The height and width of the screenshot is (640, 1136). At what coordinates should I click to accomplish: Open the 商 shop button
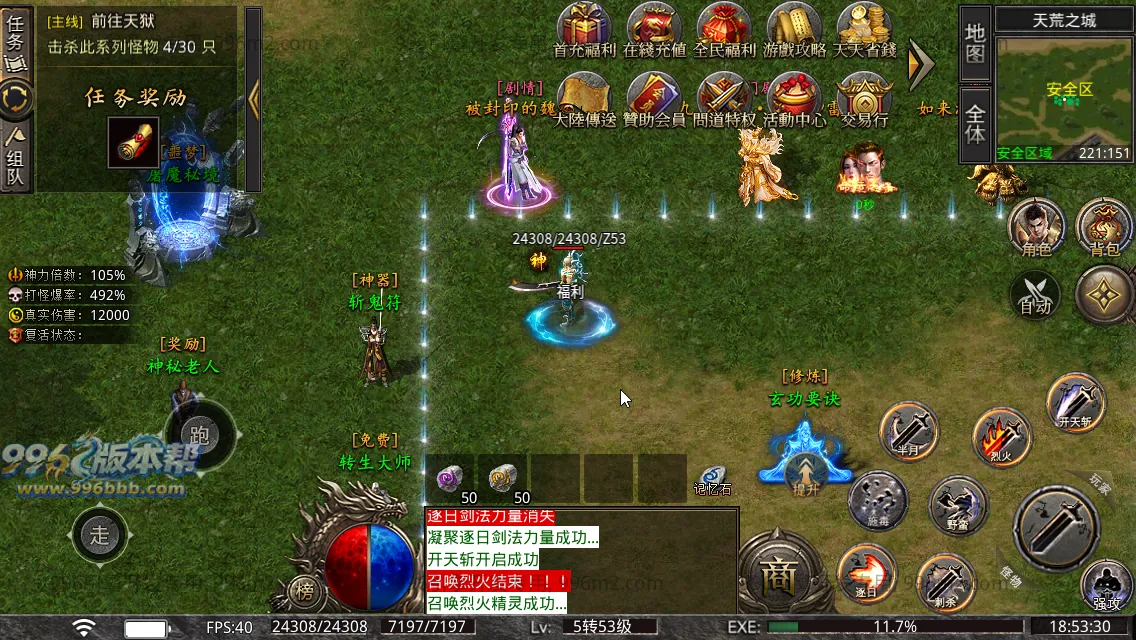(777, 574)
